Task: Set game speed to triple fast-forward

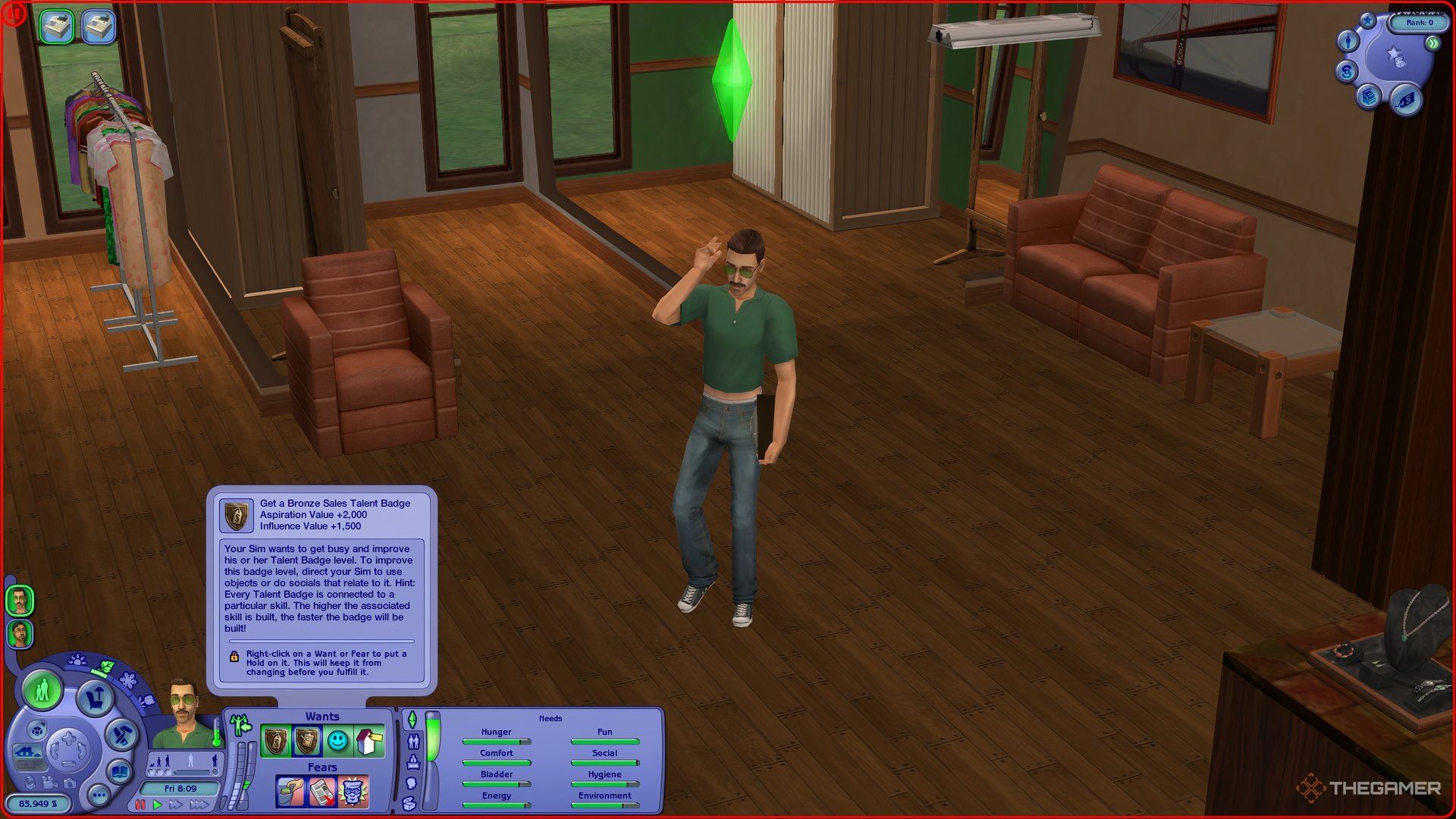Action: [x=199, y=805]
